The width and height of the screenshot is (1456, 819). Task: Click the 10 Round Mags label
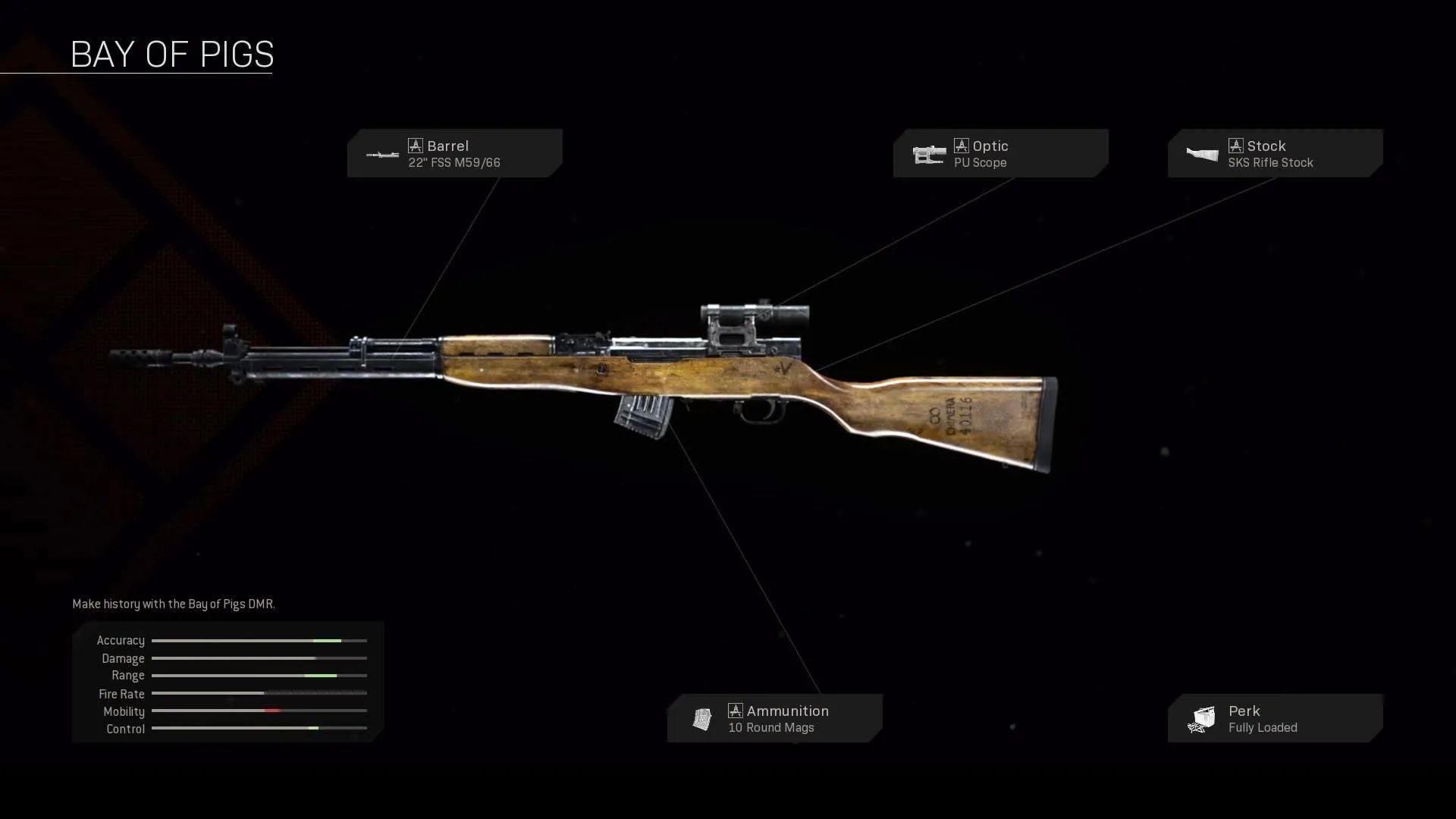click(771, 727)
